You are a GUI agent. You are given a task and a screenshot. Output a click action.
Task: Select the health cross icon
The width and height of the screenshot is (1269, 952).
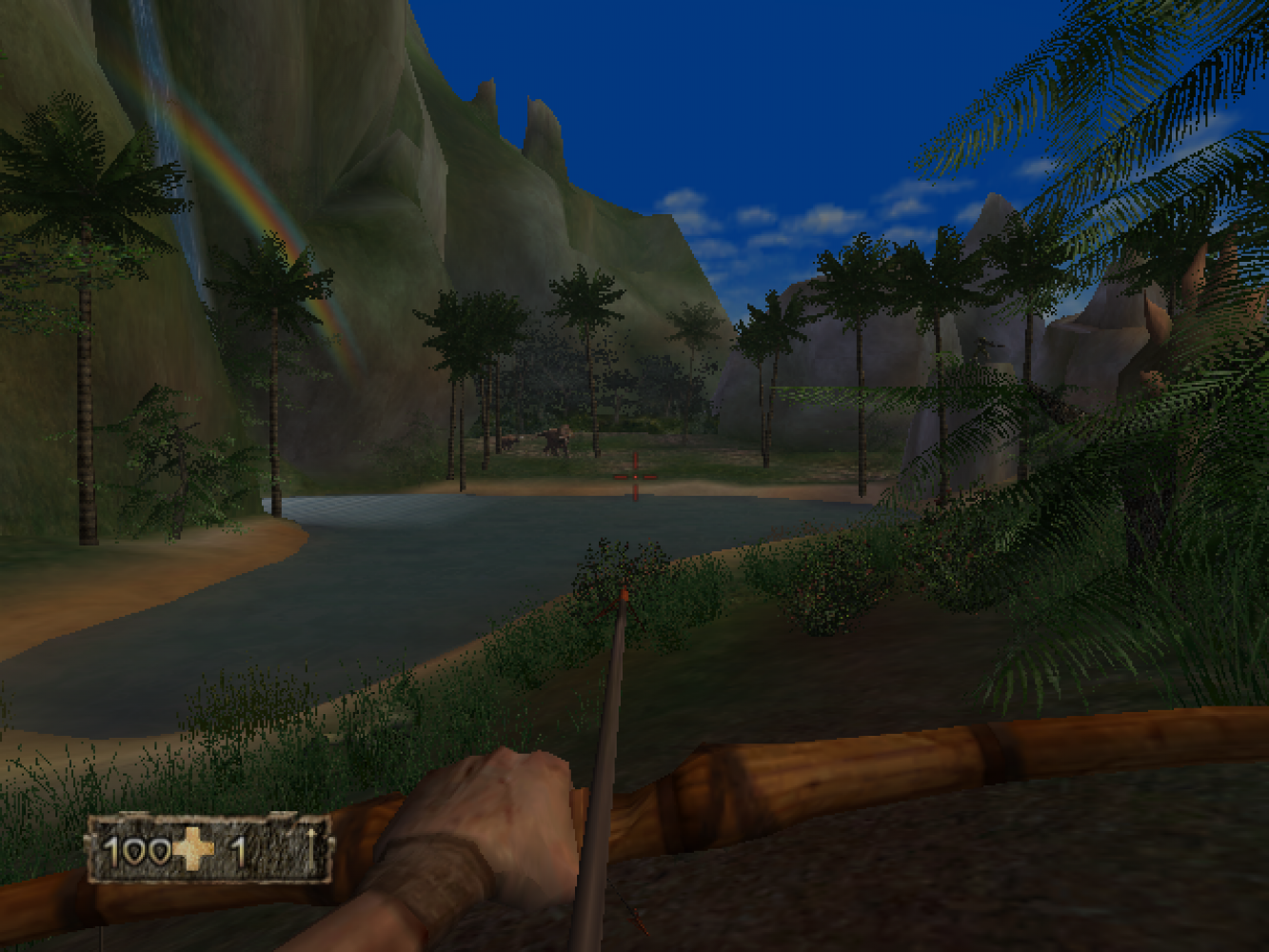click(x=195, y=848)
